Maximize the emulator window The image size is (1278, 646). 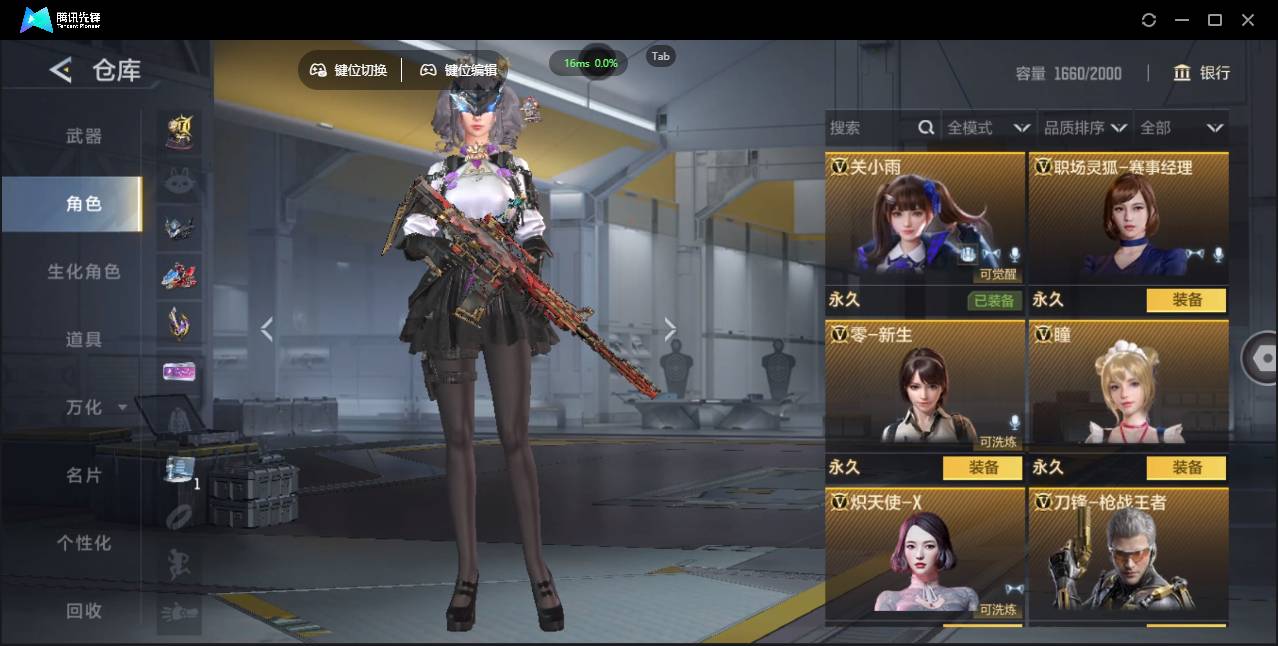coord(1215,20)
